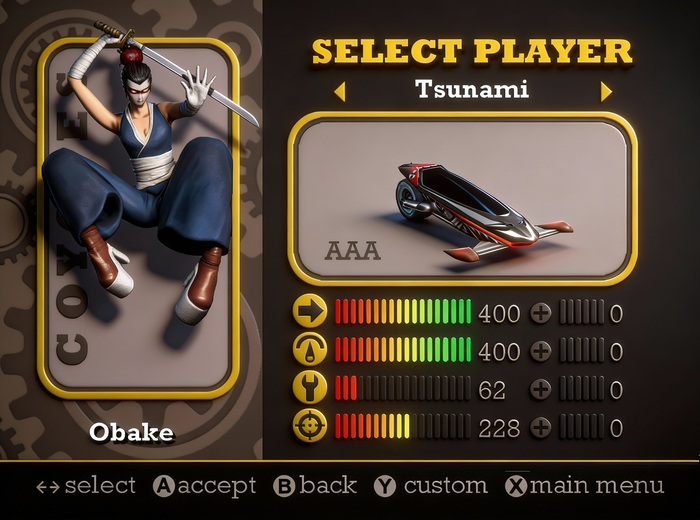
Task: Add an upgrade point to the speed stat
Action: pyautogui.click(x=540, y=313)
